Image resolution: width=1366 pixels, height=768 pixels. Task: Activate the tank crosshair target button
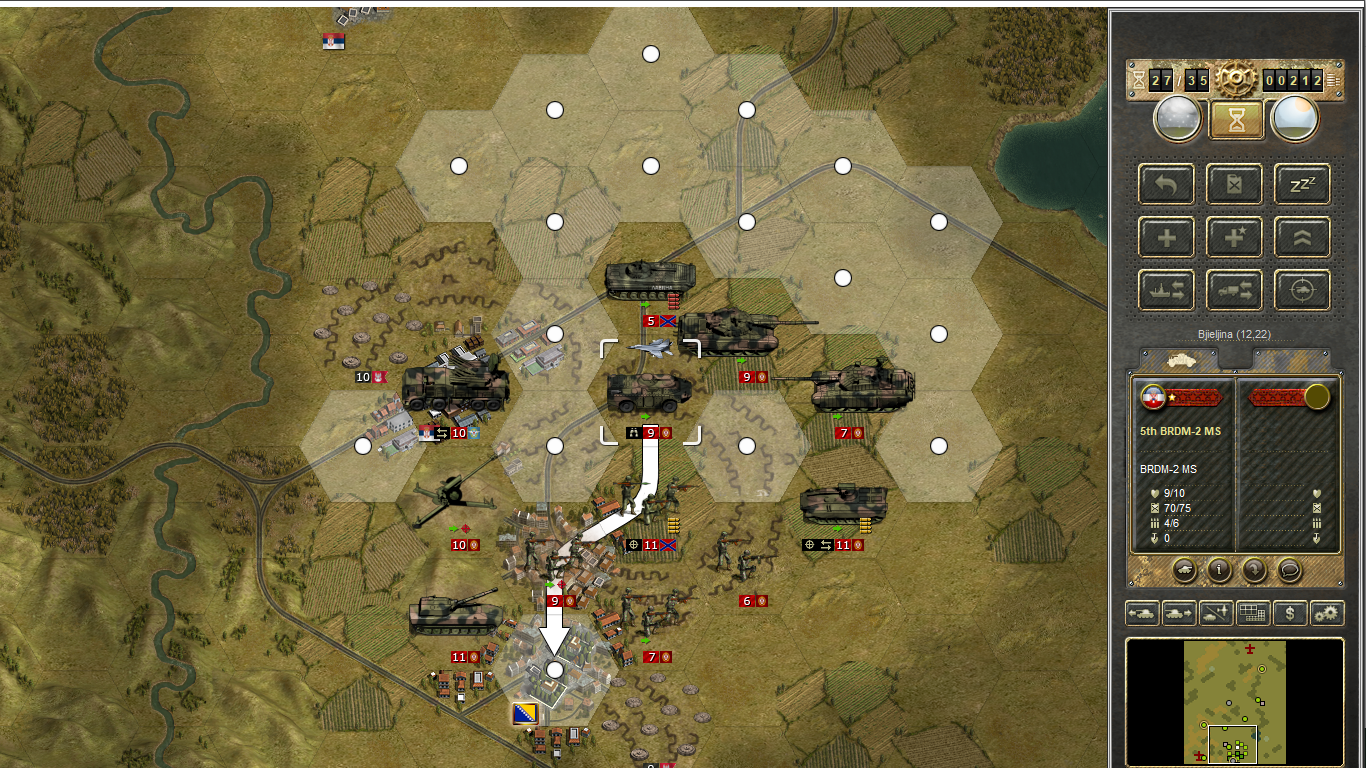pyautogui.click(x=1302, y=290)
